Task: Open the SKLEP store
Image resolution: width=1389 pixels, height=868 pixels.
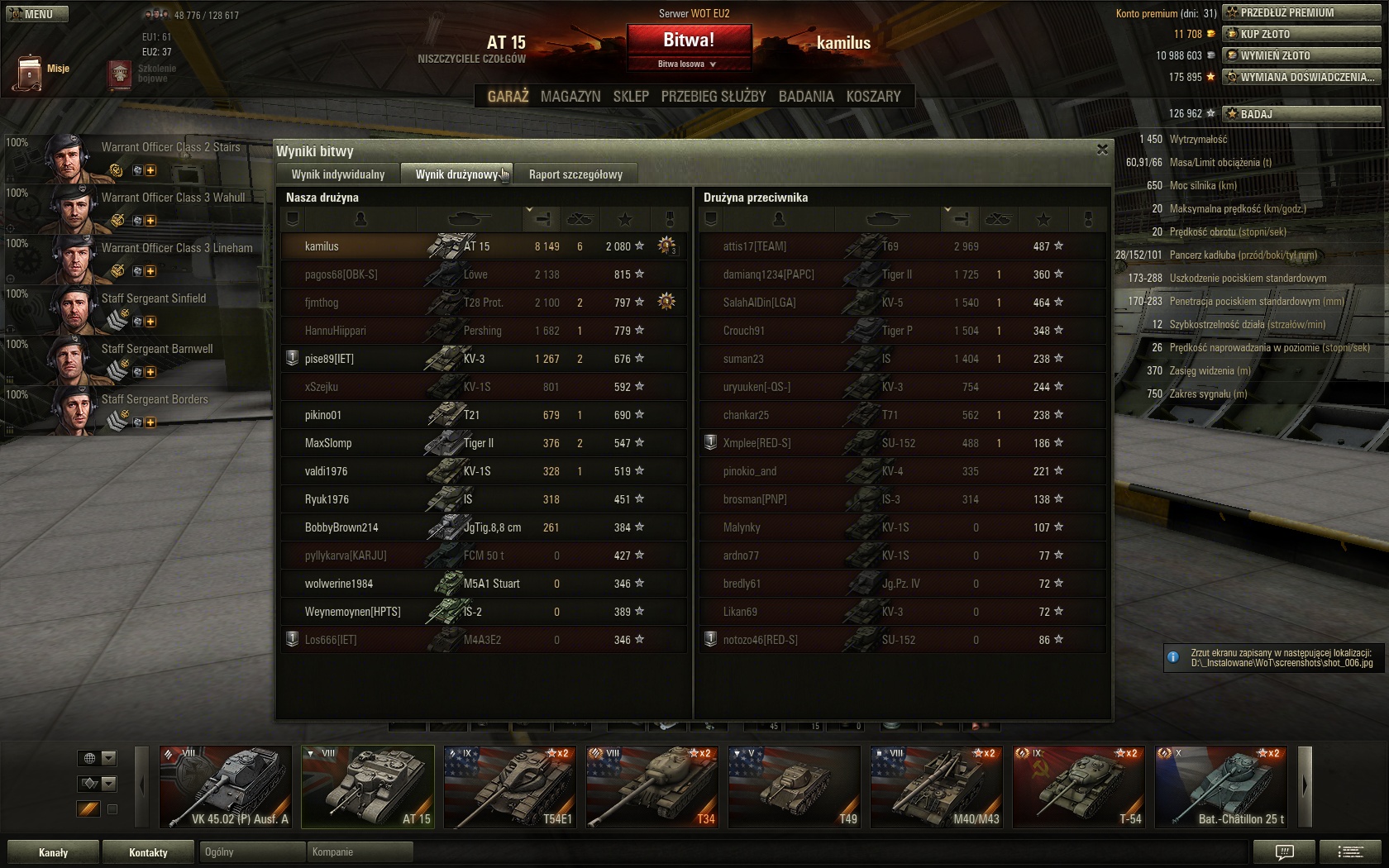Action: (631, 97)
